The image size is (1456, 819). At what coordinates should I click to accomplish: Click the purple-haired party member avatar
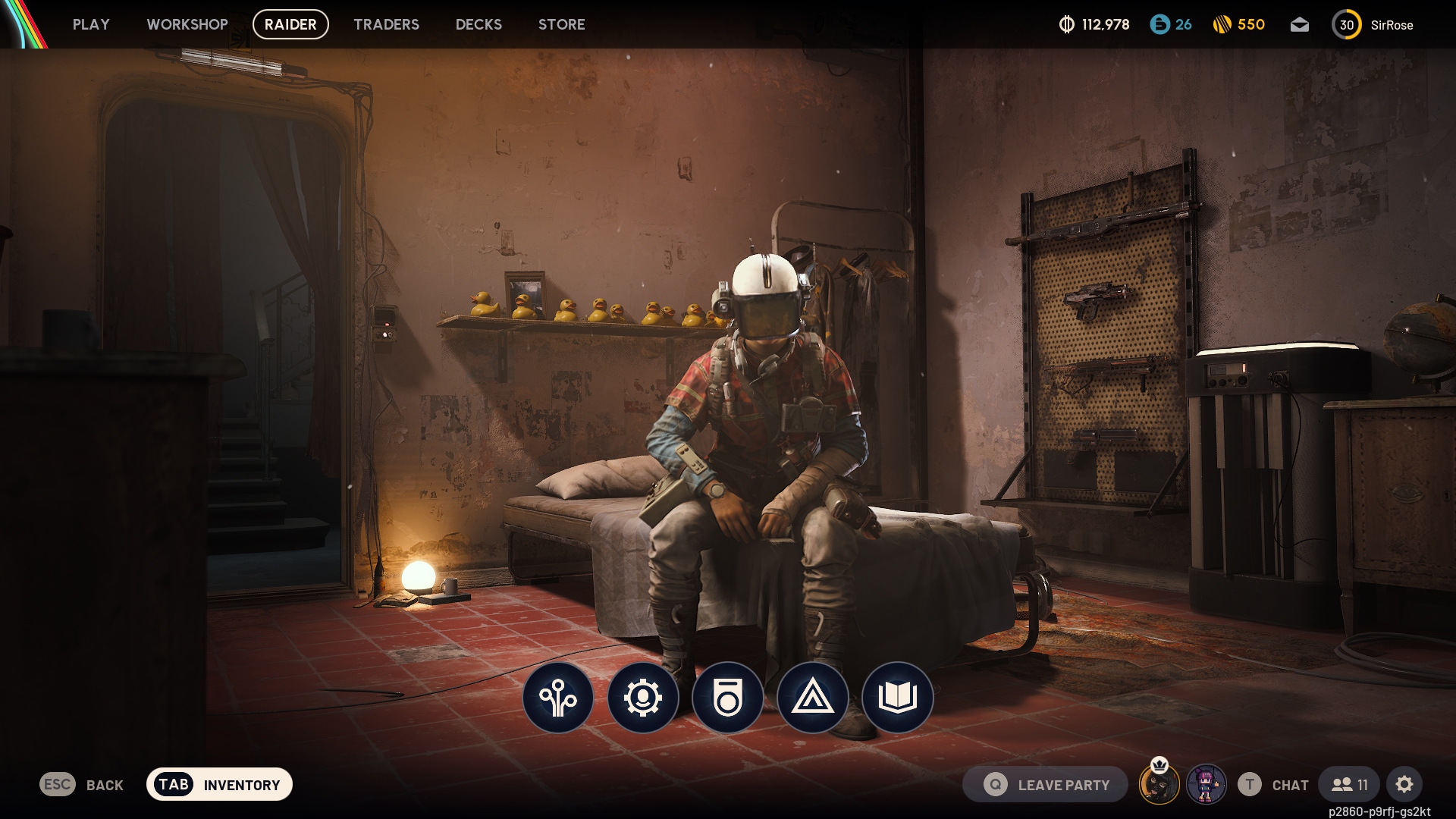pos(1206,785)
